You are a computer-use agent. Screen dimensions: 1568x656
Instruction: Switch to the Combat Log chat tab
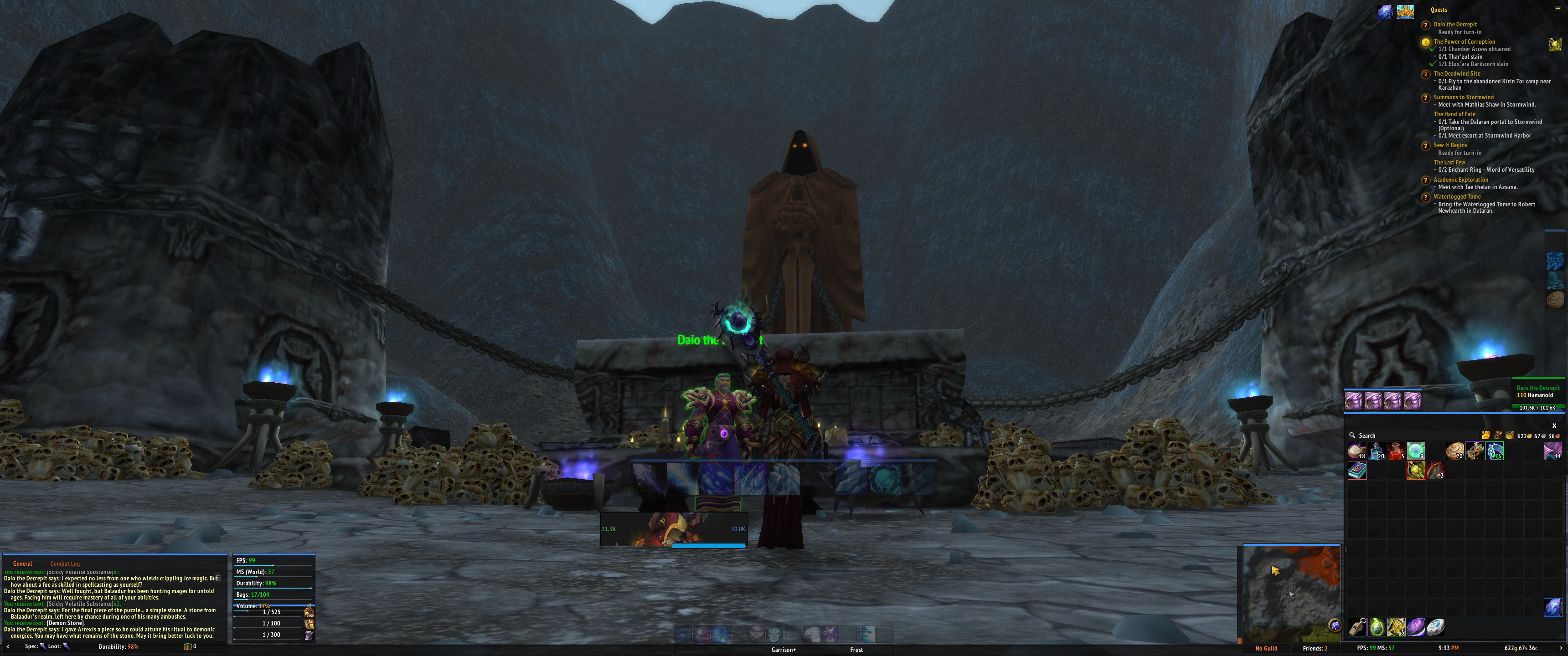tap(65, 564)
